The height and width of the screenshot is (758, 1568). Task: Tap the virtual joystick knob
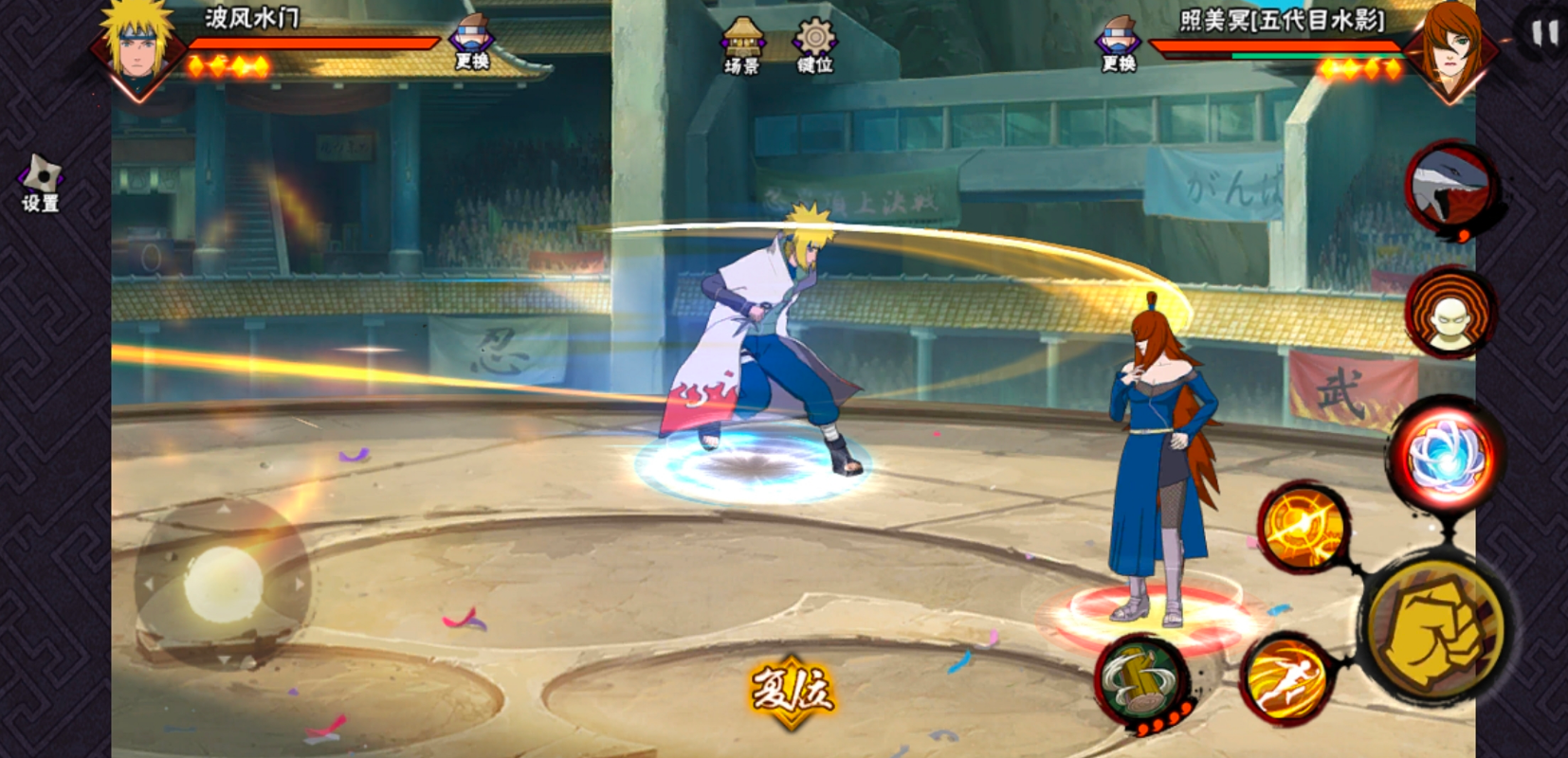(x=223, y=583)
